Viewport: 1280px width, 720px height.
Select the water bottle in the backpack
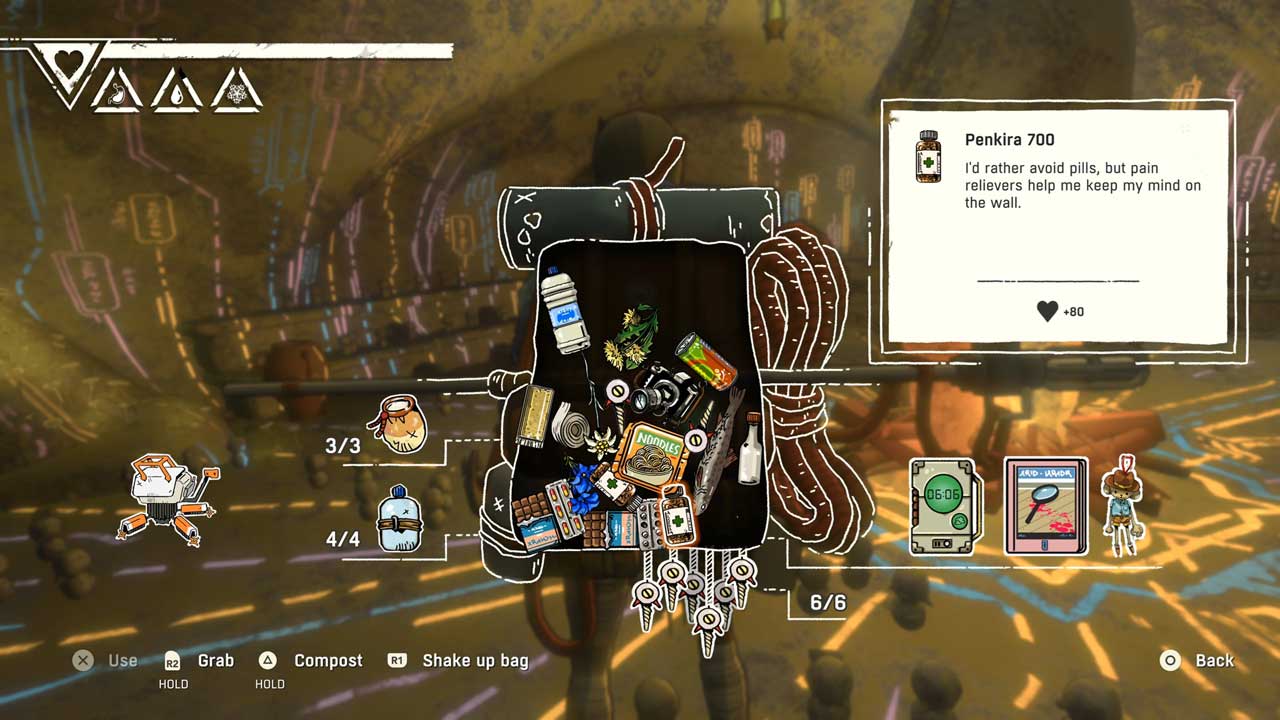click(564, 312)
